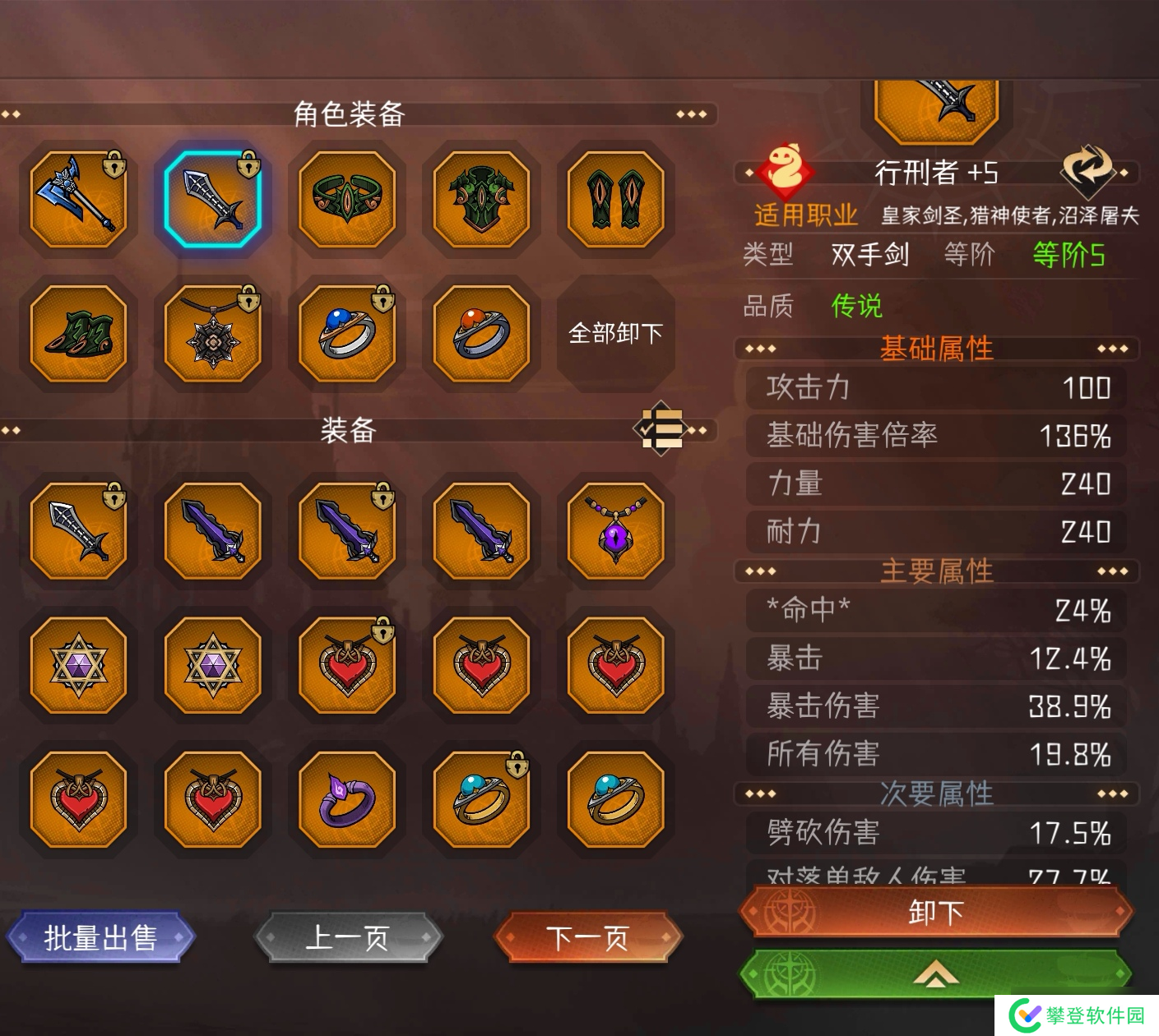This screenshot has width=1159, height=1036.
Task: Select the purple ring in inventory
Action: click(x=347, y=799)
